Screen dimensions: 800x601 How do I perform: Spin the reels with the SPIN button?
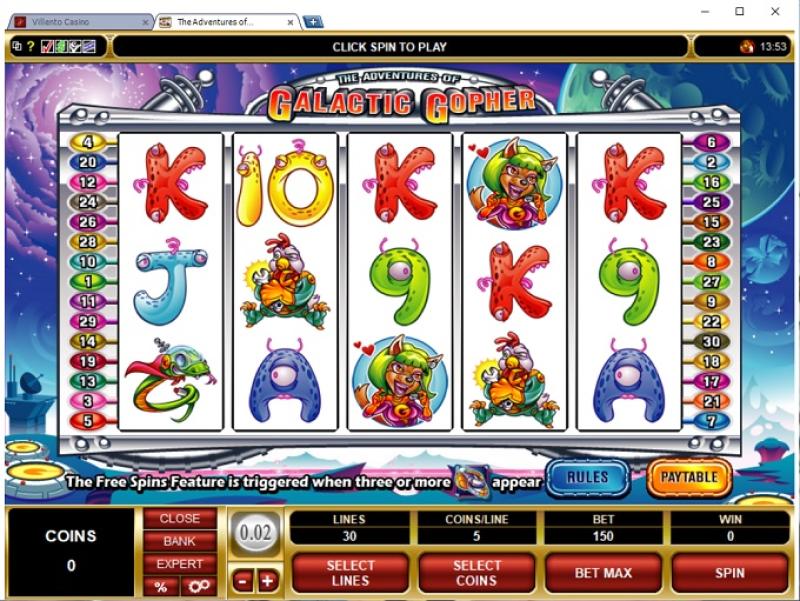click(730, 573)
